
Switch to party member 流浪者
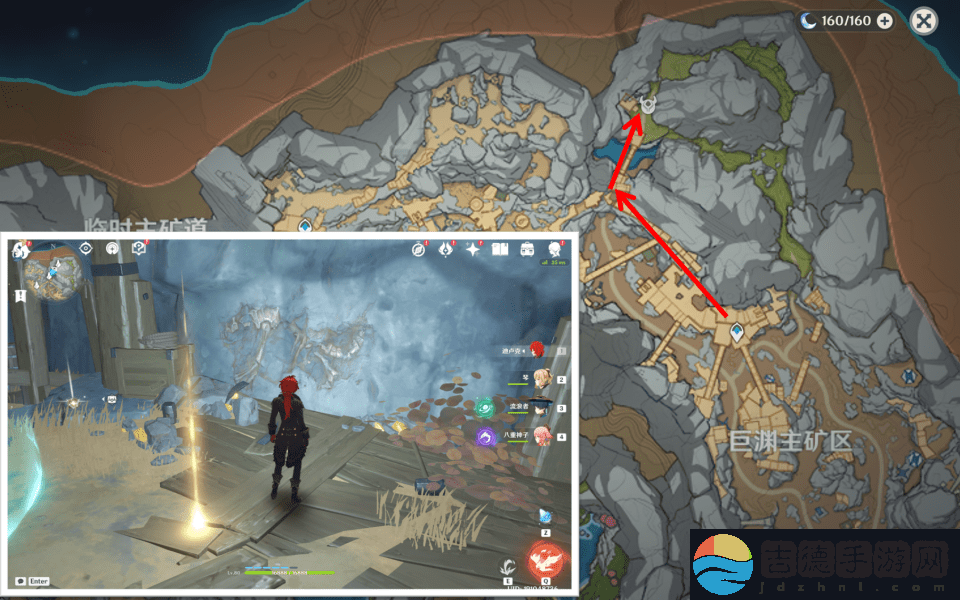point(541,407)
